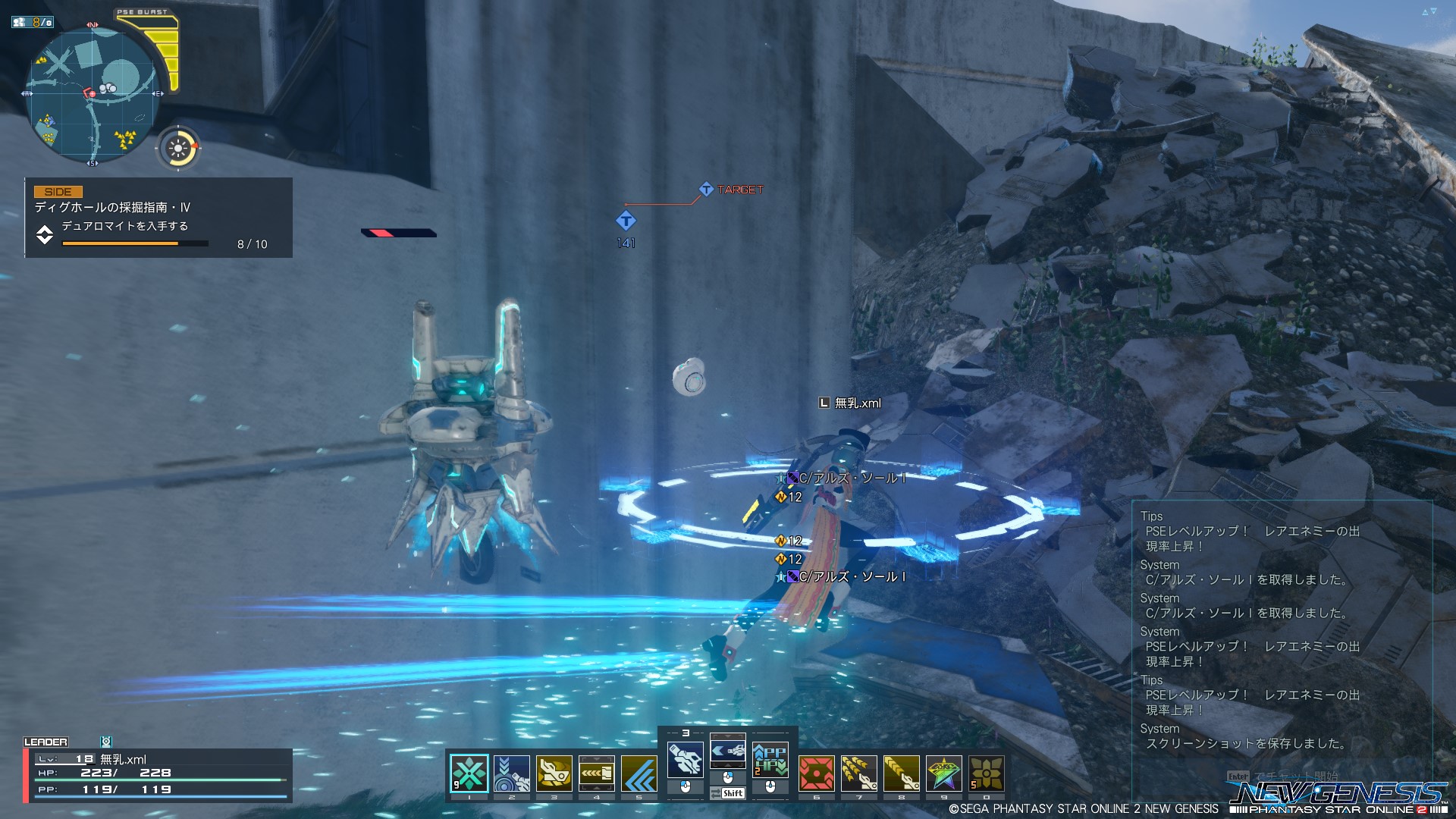The image size is (1456, 819).
Task: Use the triple yellow chevron gun skill in slot 7
Action: pos(859,773)
